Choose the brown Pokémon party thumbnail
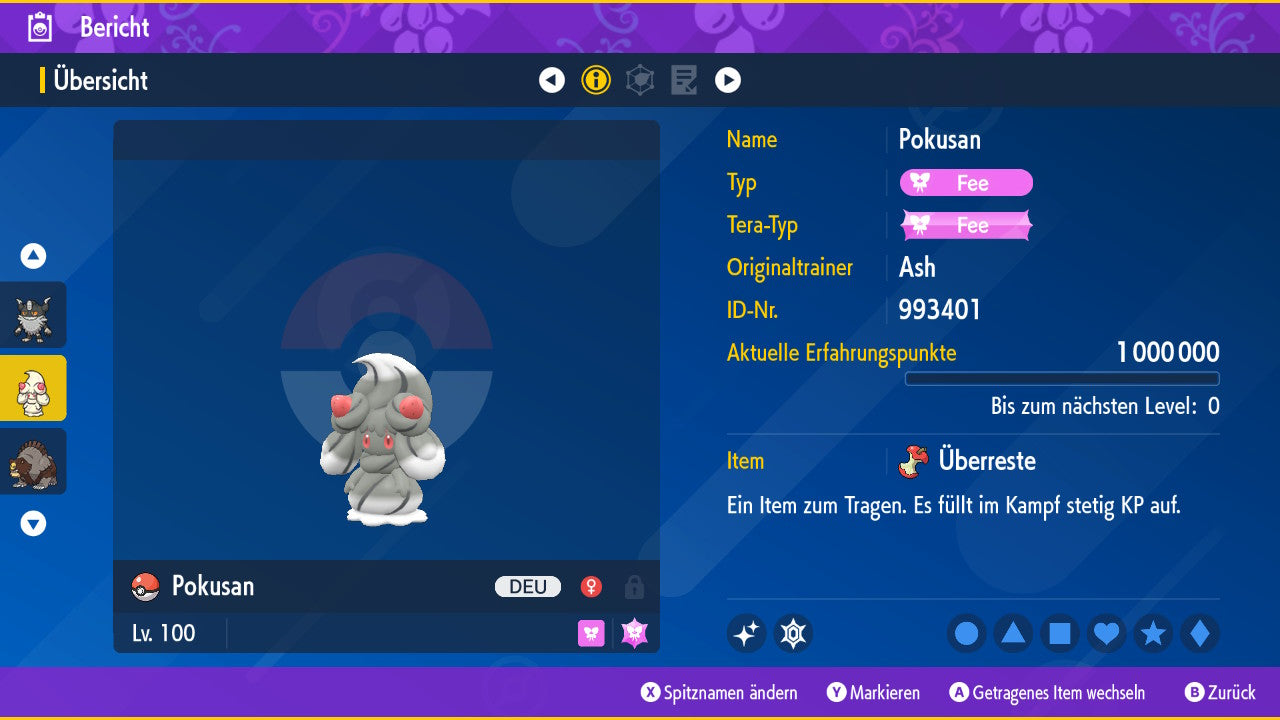The width and height of the screenshot is (1280, 720). click(x=33, y=461)
